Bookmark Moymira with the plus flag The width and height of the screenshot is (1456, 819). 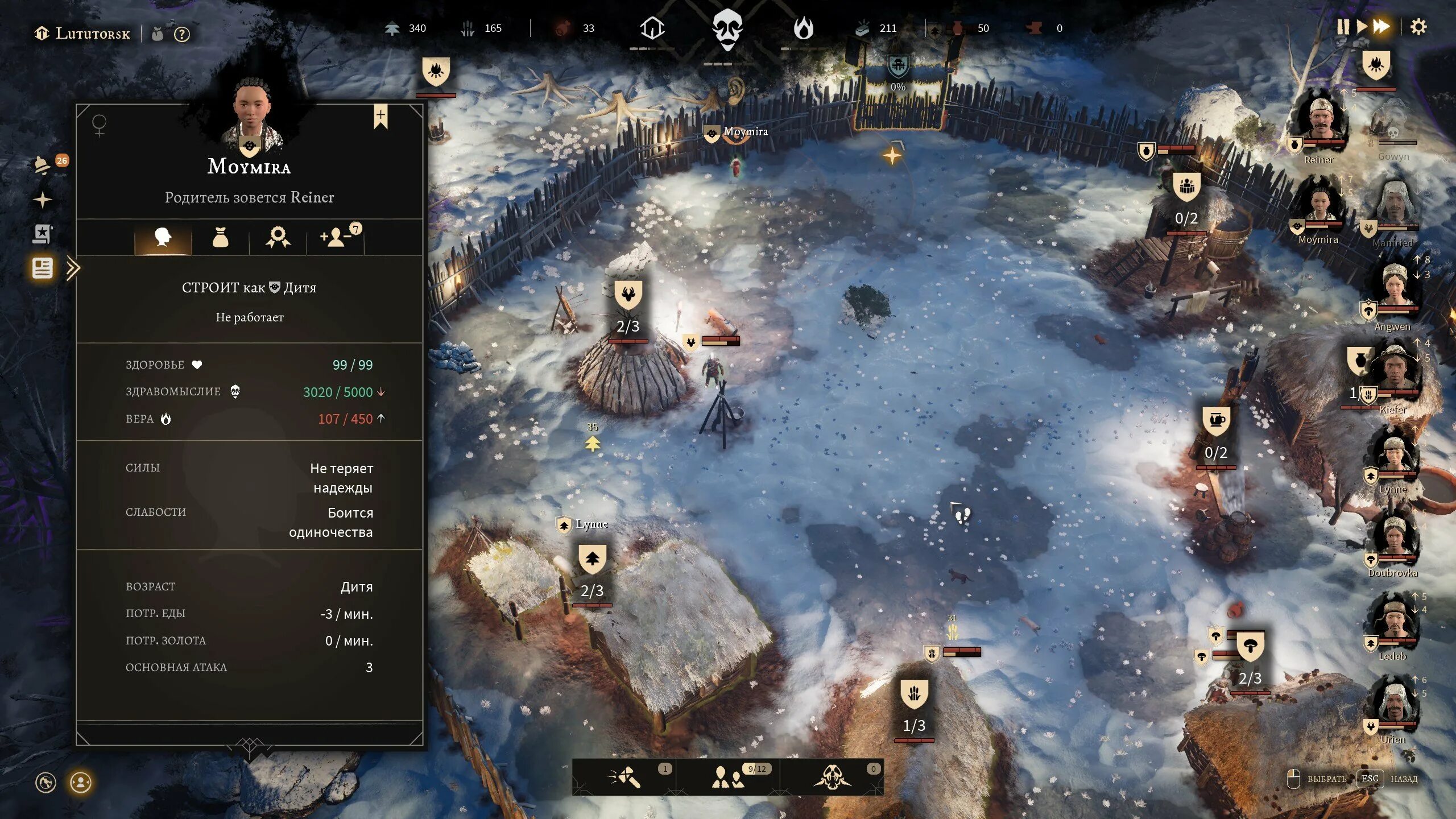coord(380,116)
